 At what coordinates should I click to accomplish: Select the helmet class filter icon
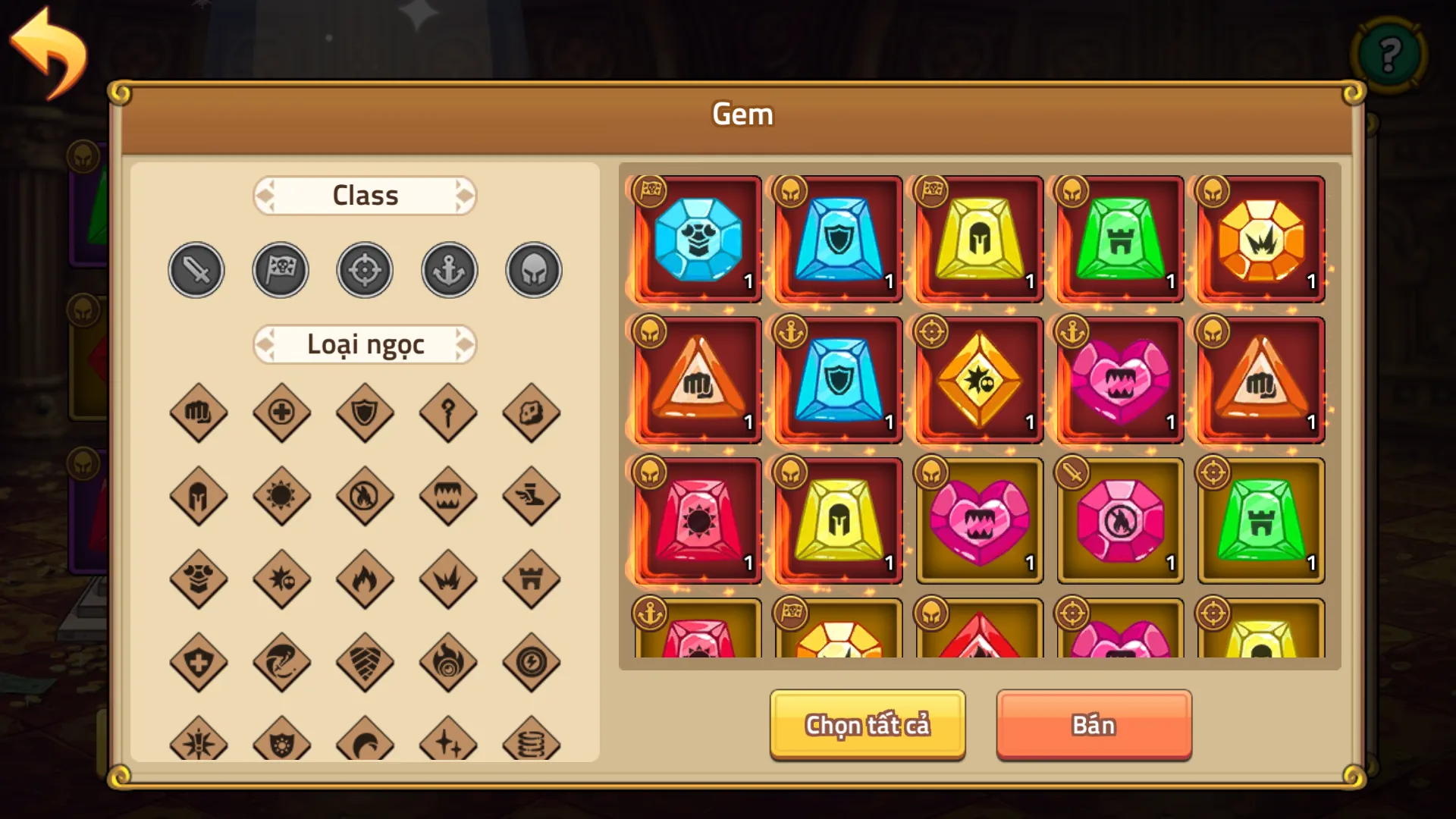(532, 269)
